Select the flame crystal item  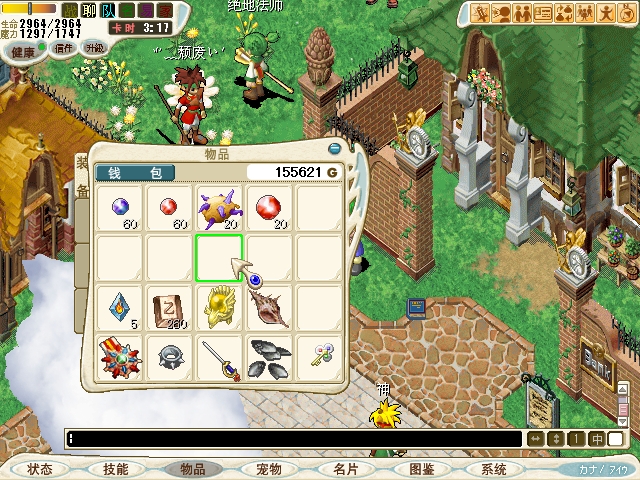point(119,307)
